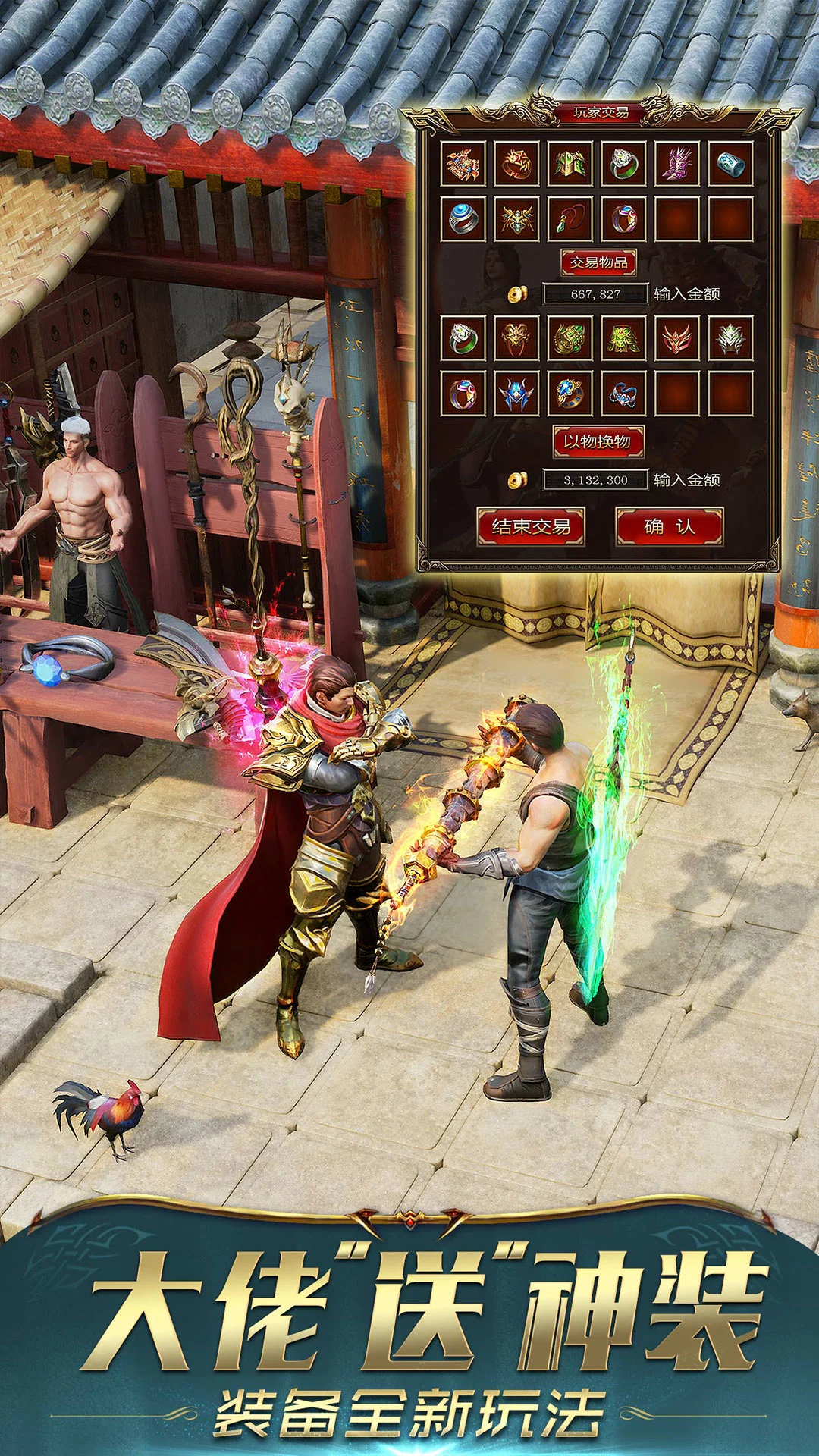Choose the green and gold chestplate
This screenshot has height=1456, width=819.
[x=623, y=338]
